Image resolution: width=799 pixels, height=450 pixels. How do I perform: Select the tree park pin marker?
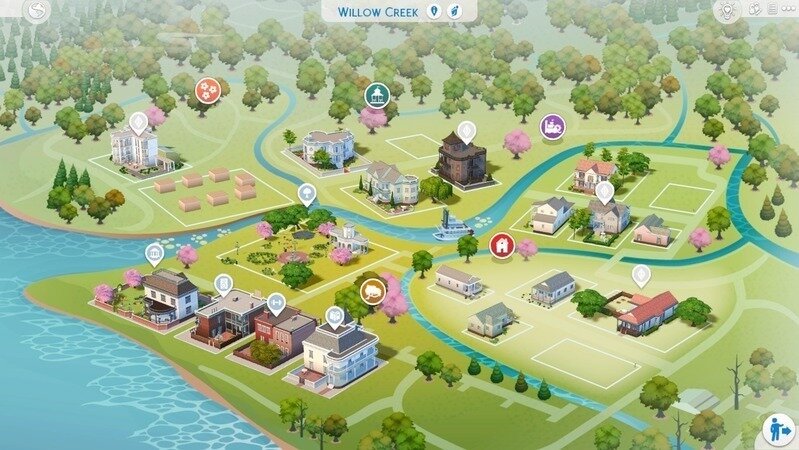point(306,193)
